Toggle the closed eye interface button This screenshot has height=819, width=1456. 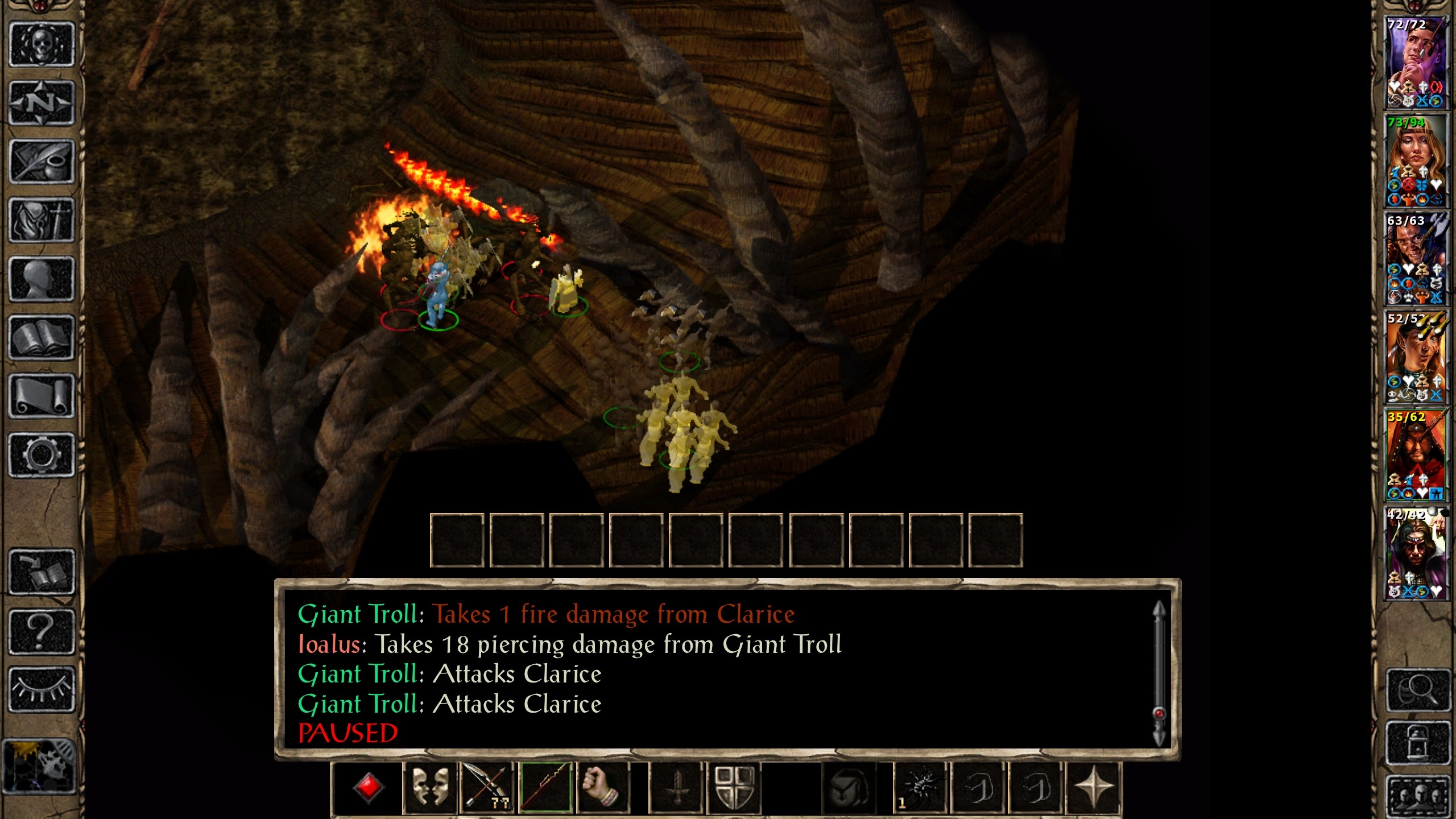42,689
